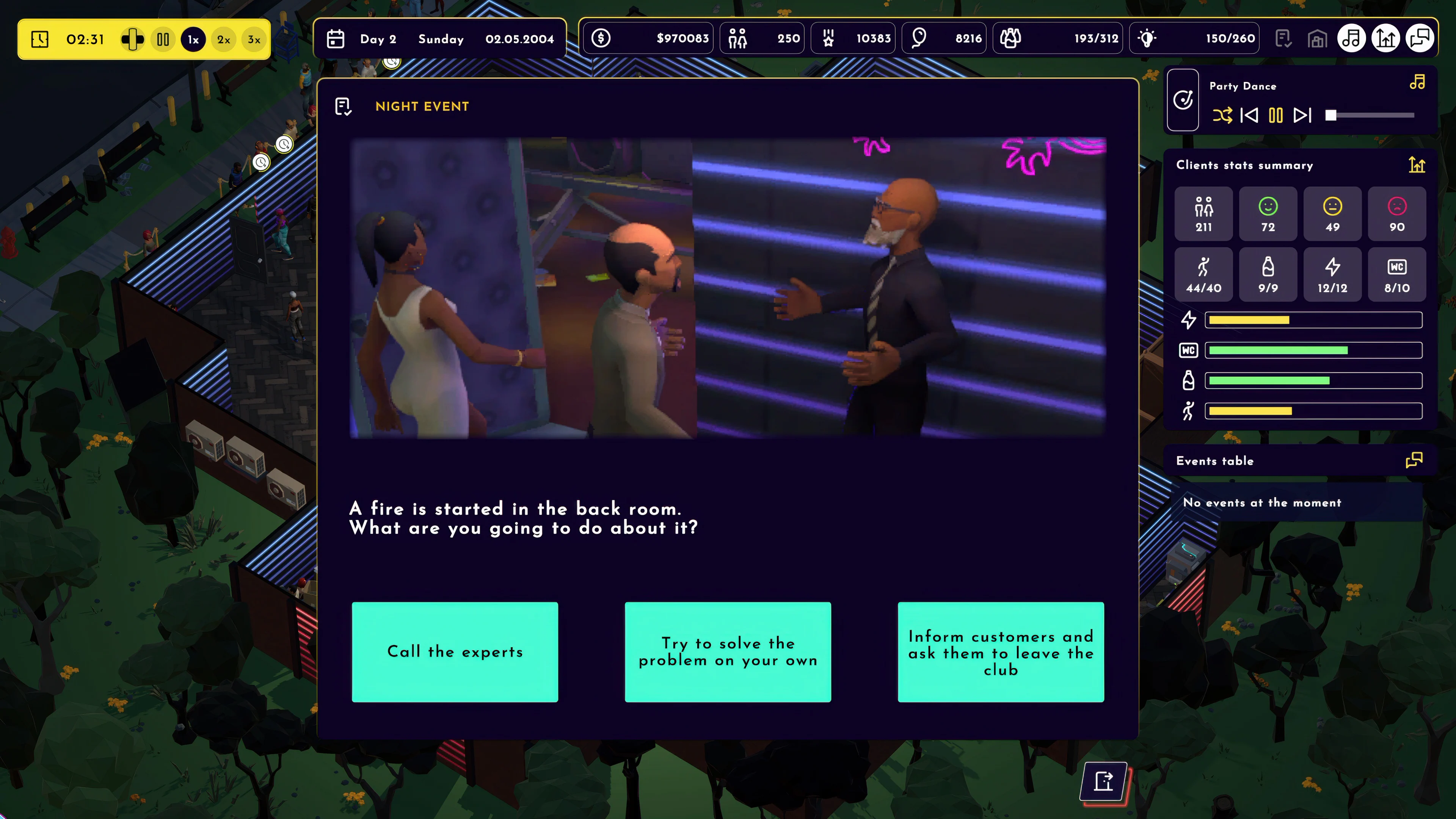The width and height of the screenshot is (1456, 819).
Task: Open the statistics panel in the top bar
Action: point(1385,38)
